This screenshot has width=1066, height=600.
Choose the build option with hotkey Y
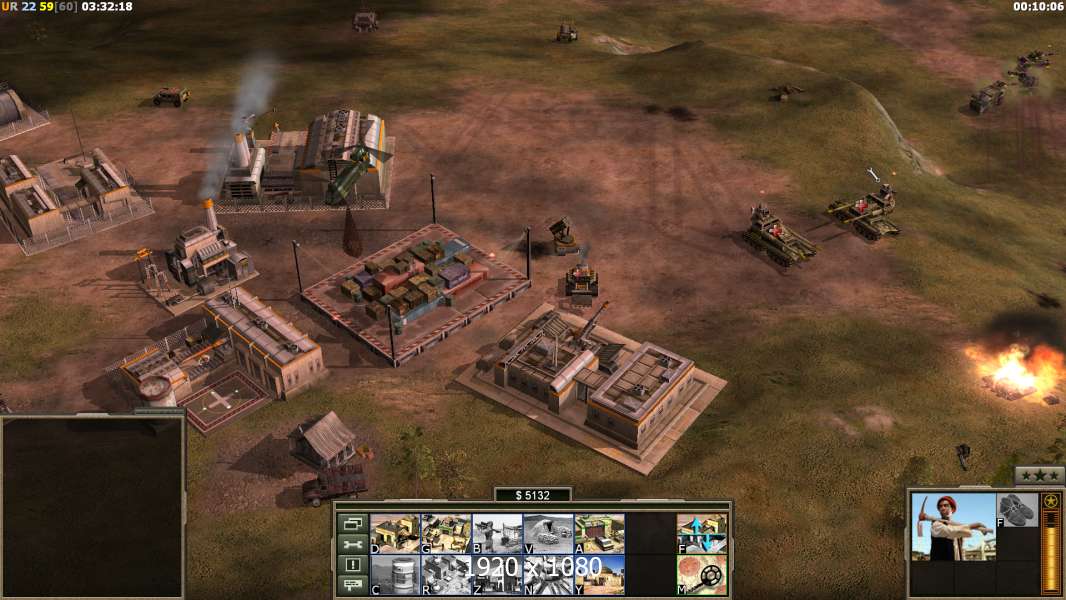click(599, 575)
